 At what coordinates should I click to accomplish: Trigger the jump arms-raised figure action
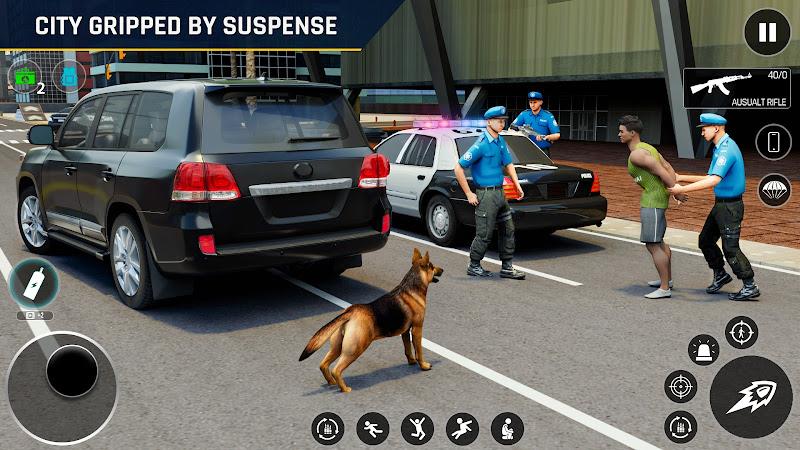[x=417, y=429]
